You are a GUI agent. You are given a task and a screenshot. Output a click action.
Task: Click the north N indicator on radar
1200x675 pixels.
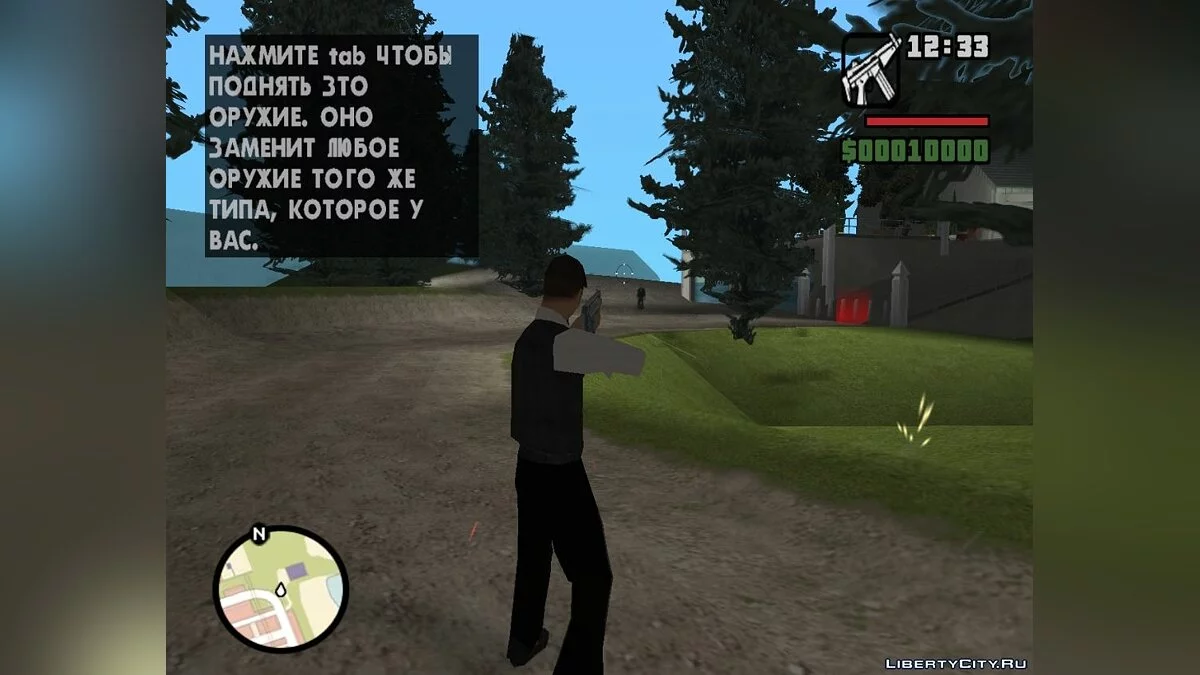tap(259, 534)
